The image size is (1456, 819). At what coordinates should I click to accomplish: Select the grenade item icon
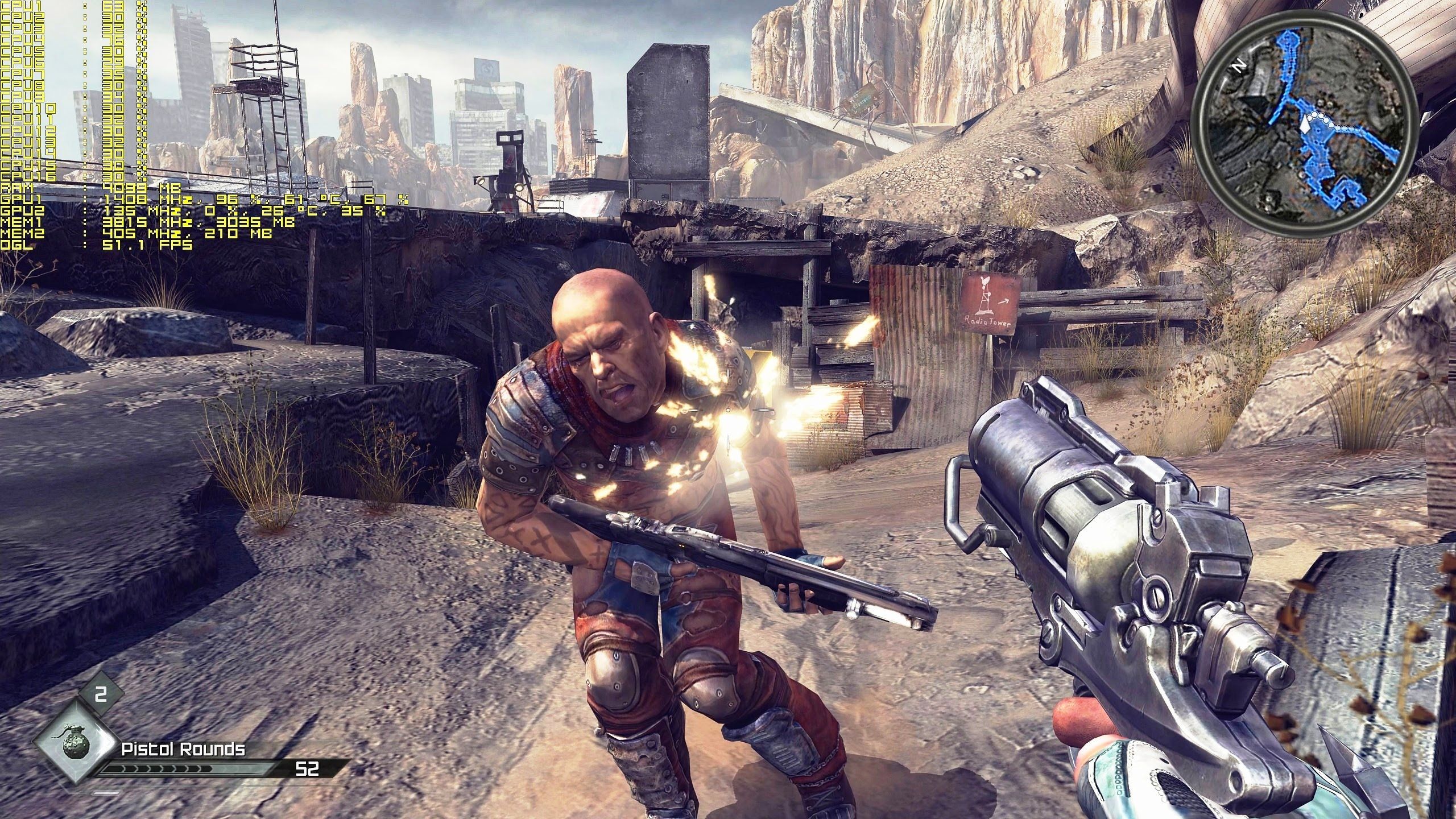click(x=72, y=742)
